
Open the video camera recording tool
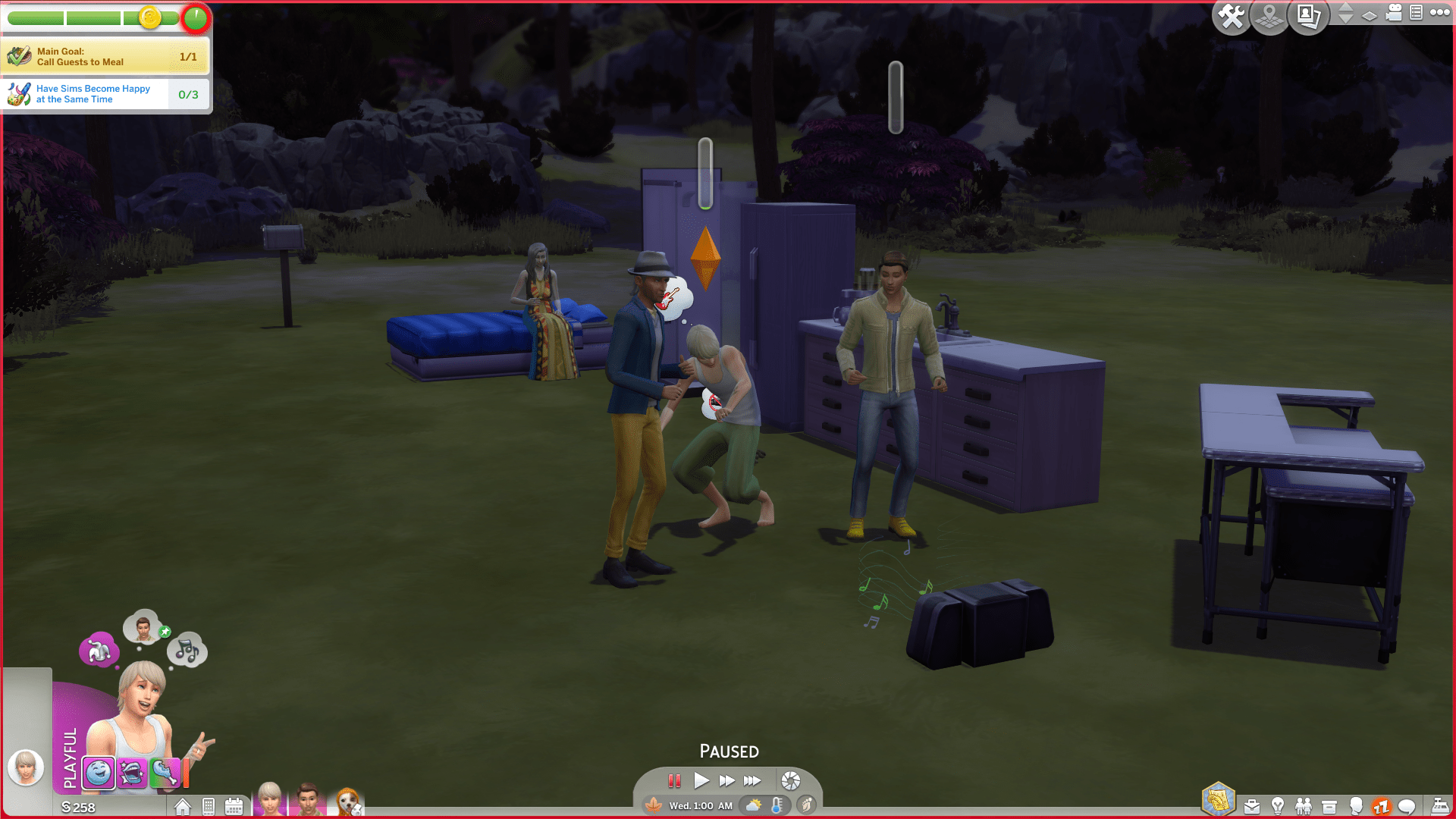(1394, 13)
